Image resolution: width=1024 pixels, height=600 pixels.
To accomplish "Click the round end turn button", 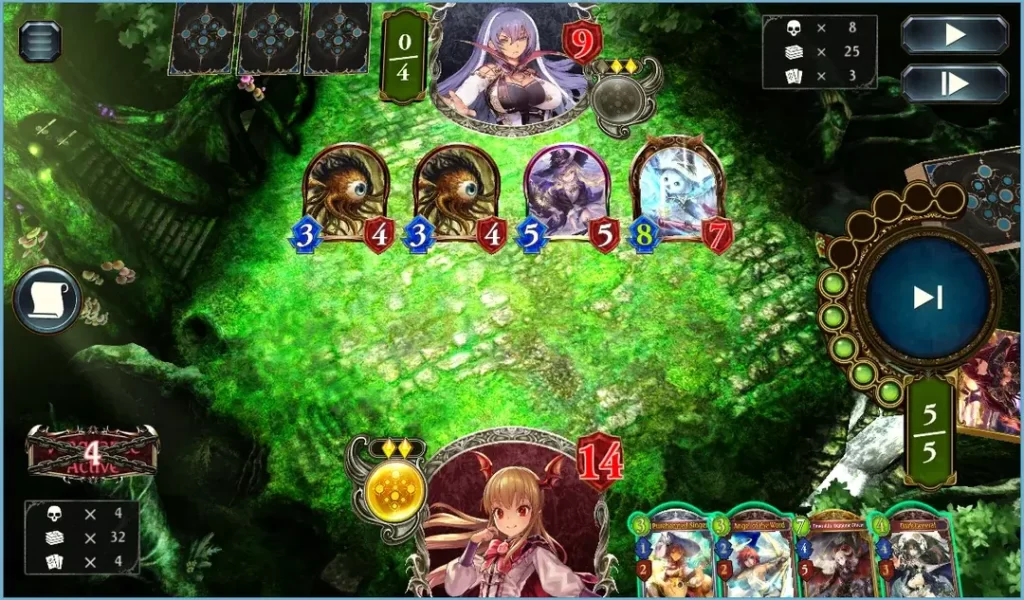I will pos(927,297).
